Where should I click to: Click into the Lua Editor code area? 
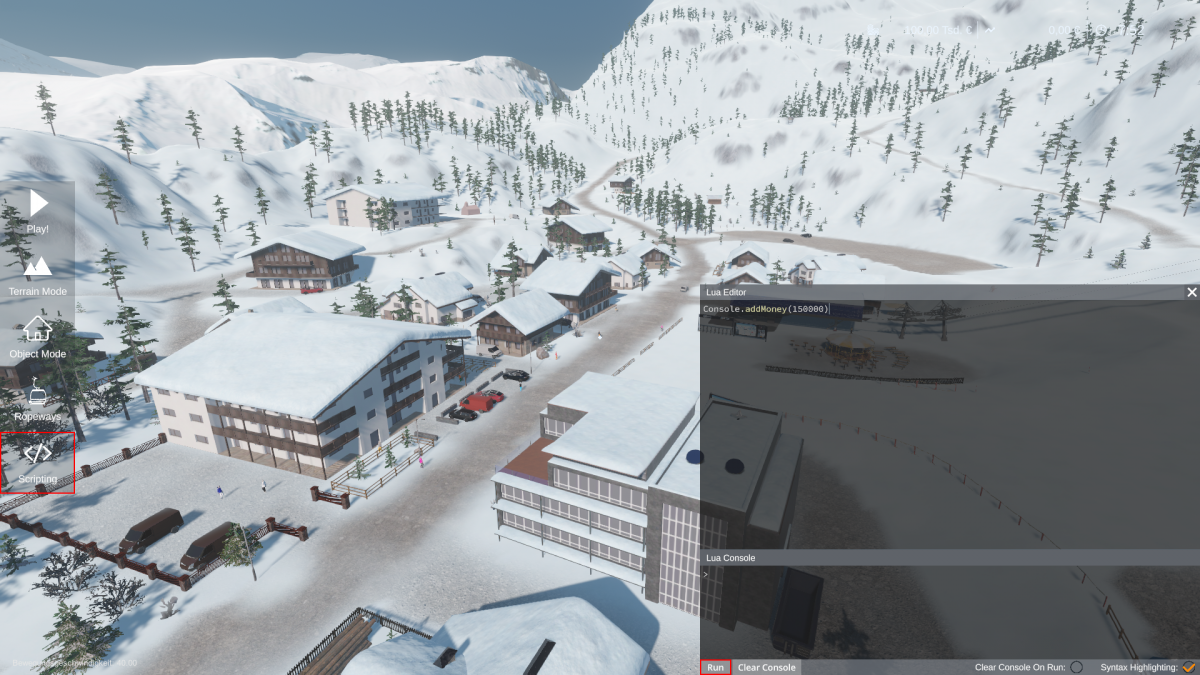coord(948,420)
